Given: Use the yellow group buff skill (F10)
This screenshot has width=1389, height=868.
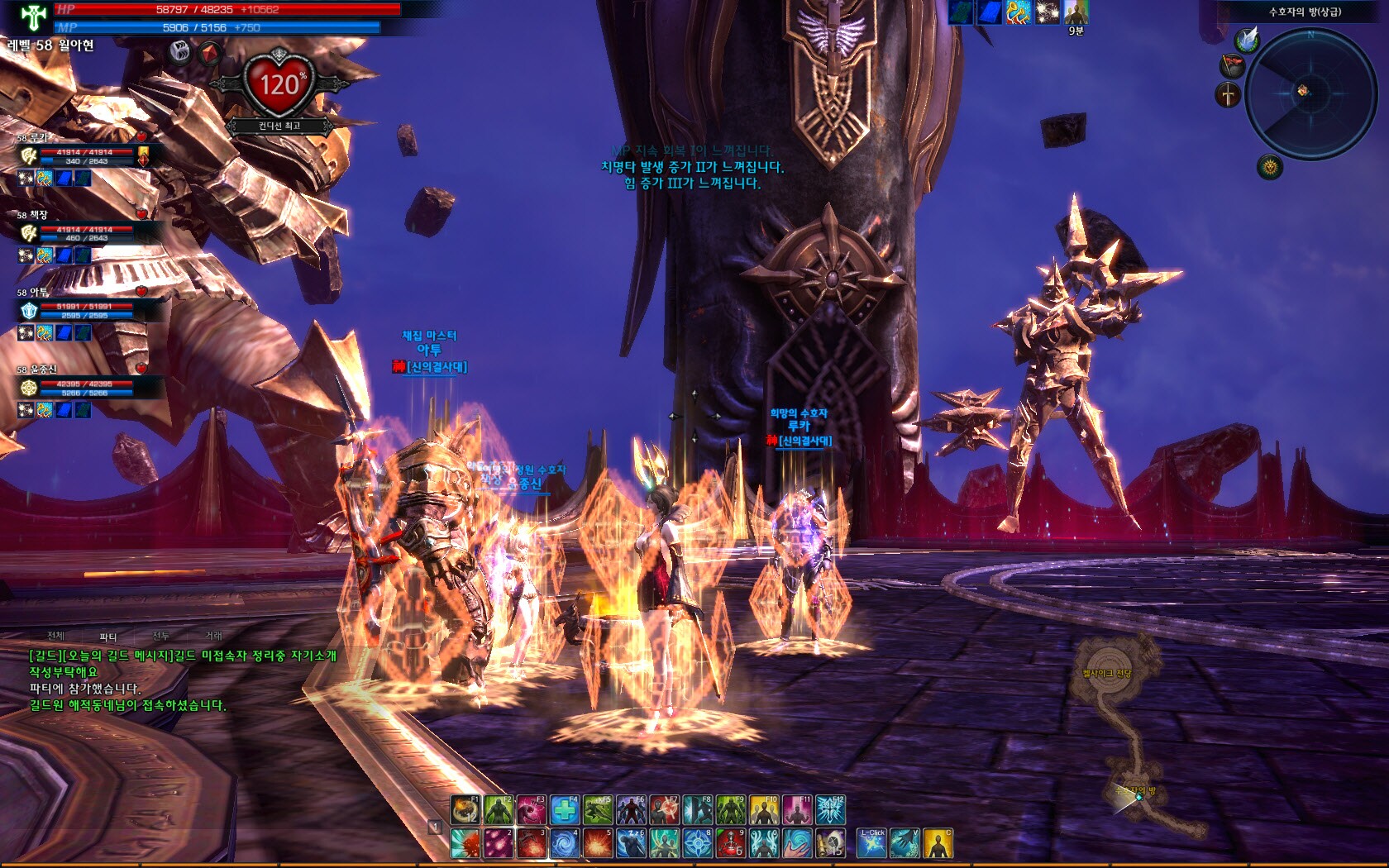Looking at the screenshot, I should click(x=765, y=810).
